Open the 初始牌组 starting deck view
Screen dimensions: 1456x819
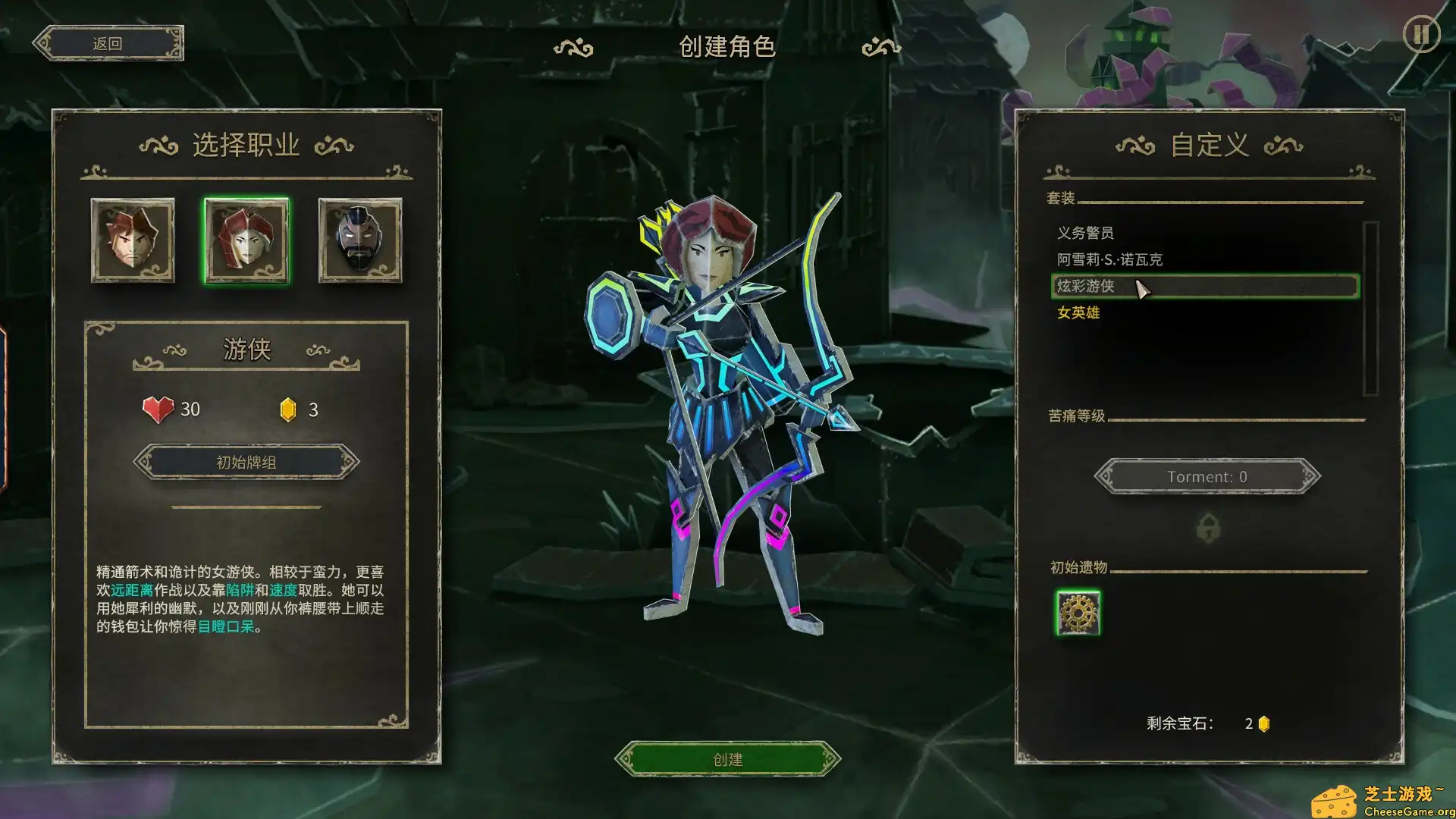pos(245,461)
